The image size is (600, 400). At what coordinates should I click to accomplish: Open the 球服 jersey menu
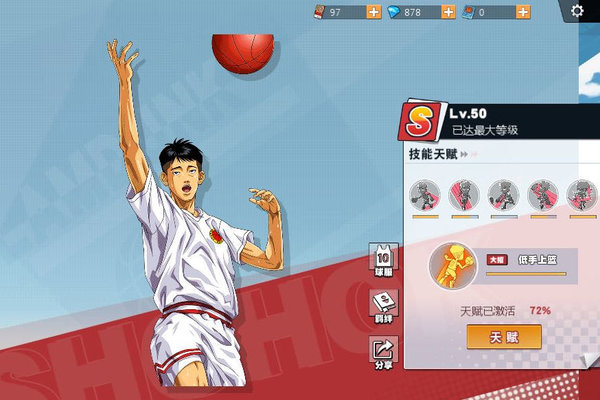(382, 257)
